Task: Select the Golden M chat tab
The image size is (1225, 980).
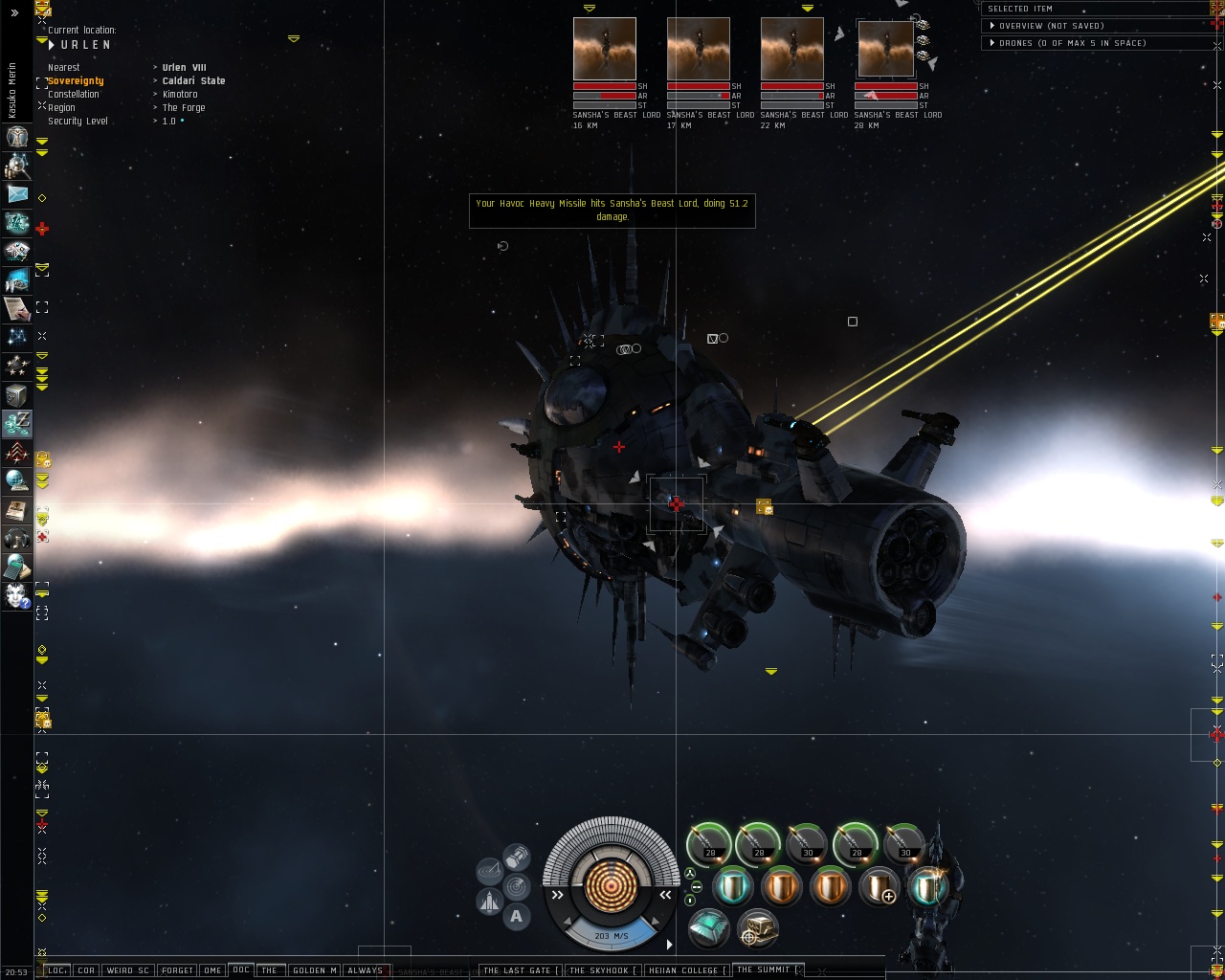Action: (x=314, y=970)
